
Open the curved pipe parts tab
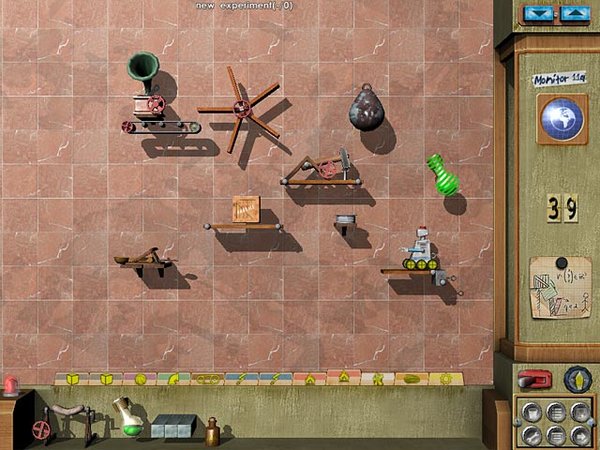172,379
